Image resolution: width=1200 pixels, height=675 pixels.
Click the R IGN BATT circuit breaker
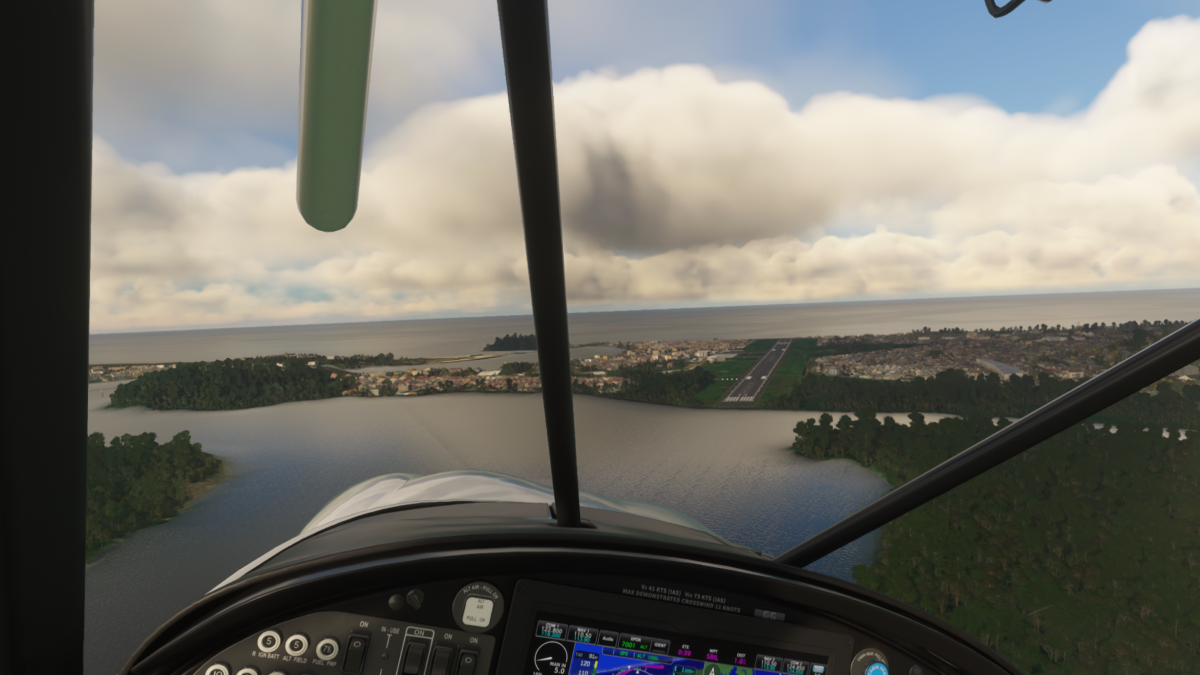click(x=268, y=641)
